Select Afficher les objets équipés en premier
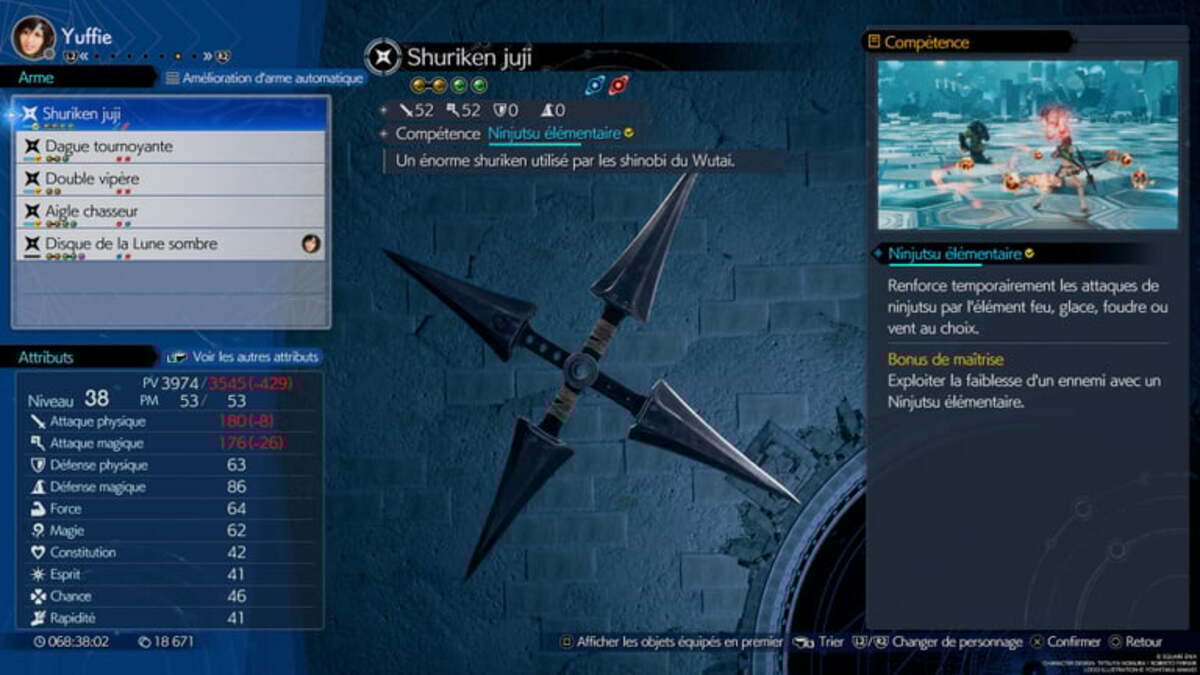The width and height of the screenshot is (1200, 675). [x=671, y=642]
